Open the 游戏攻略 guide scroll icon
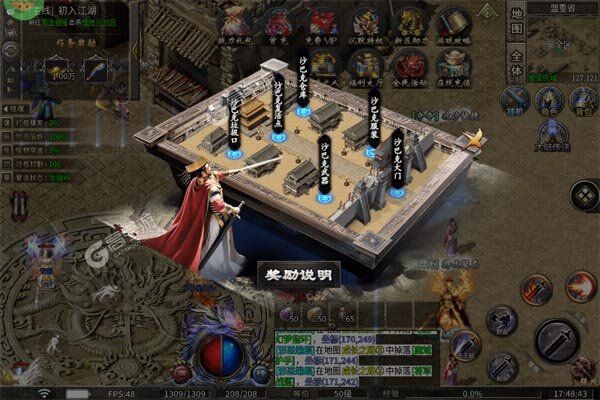The image size is (600, 400). [454, 23]
